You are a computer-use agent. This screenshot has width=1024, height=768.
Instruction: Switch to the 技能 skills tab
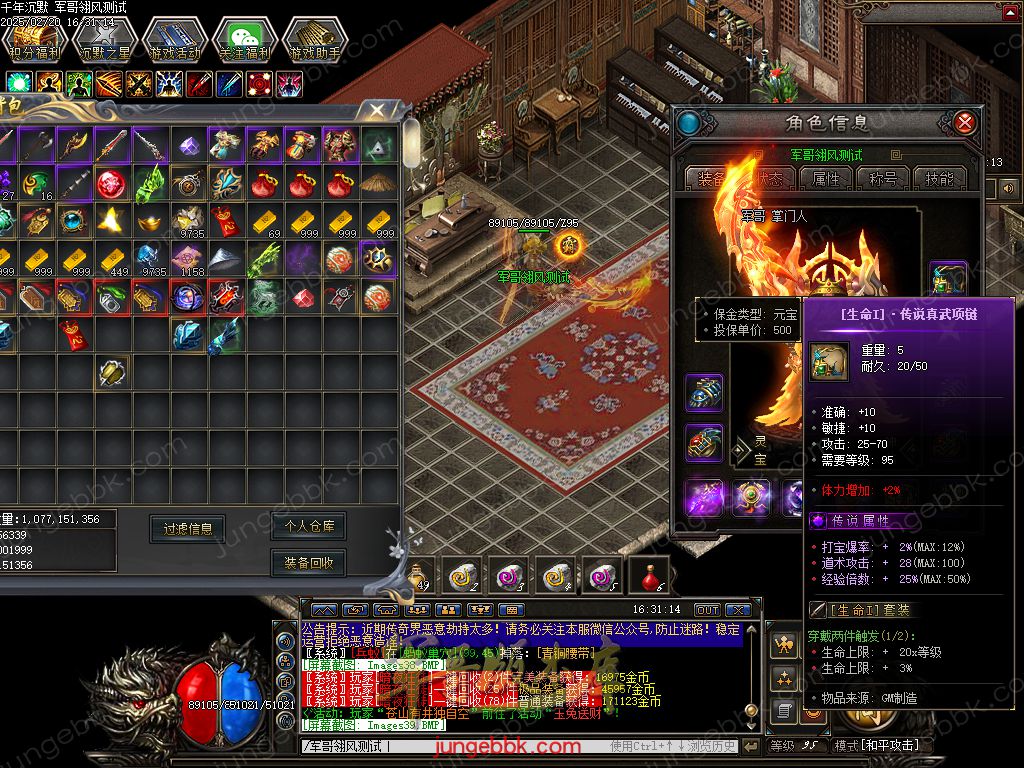click(x=939, y=179)
